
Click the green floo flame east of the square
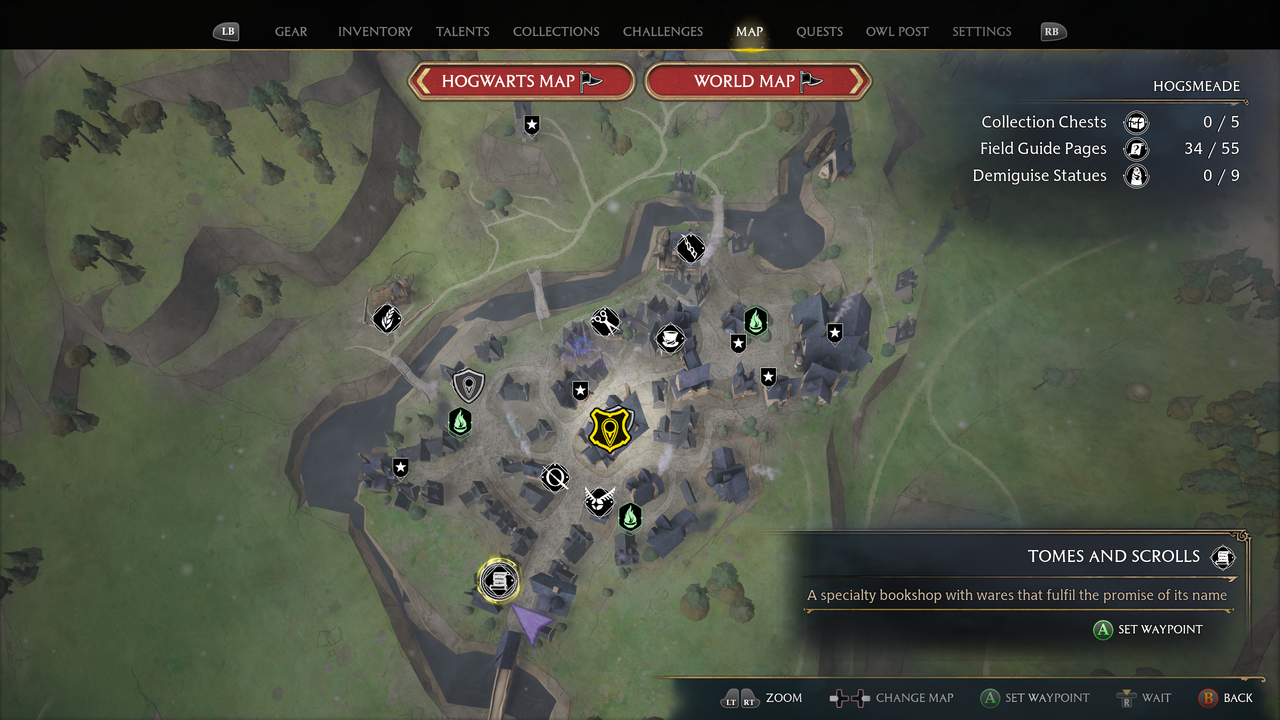pos(756,322)
